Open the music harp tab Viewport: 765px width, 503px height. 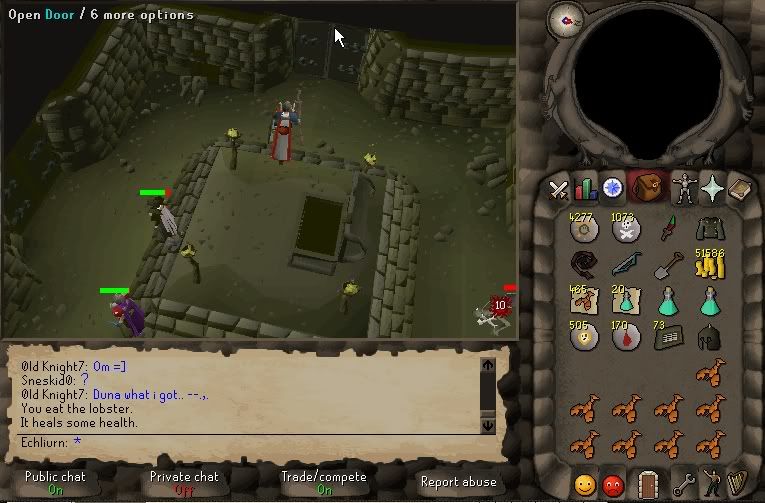click(x=739, y=485)
